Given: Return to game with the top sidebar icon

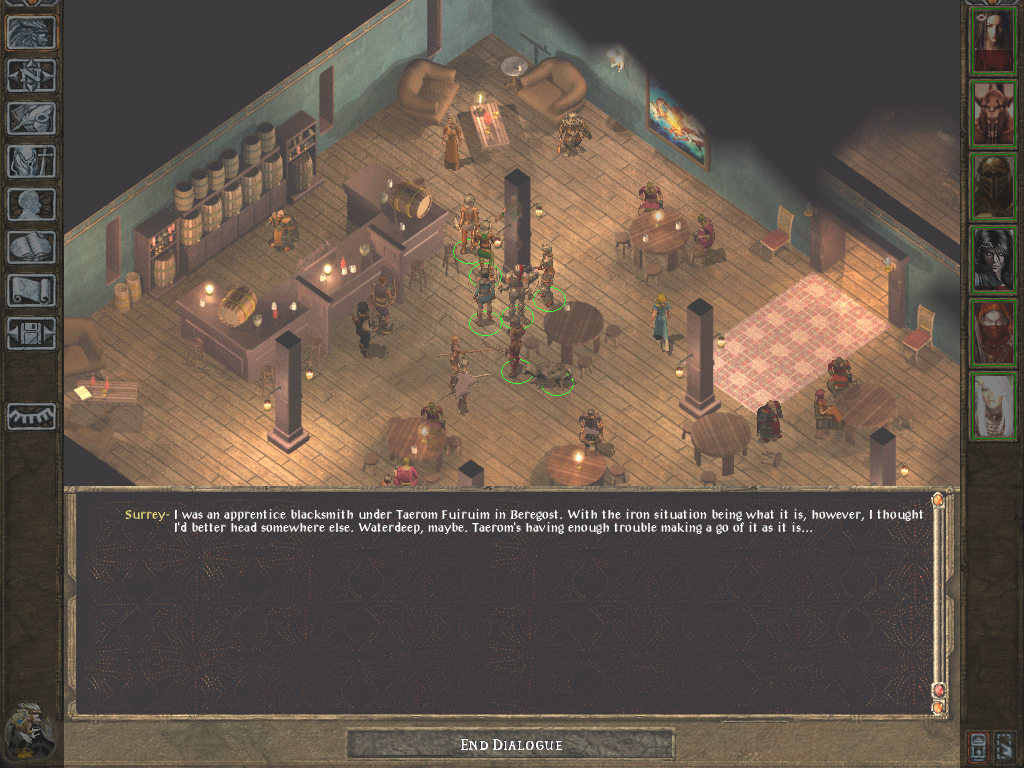Looking at the screenshot, I should (31, 33).
